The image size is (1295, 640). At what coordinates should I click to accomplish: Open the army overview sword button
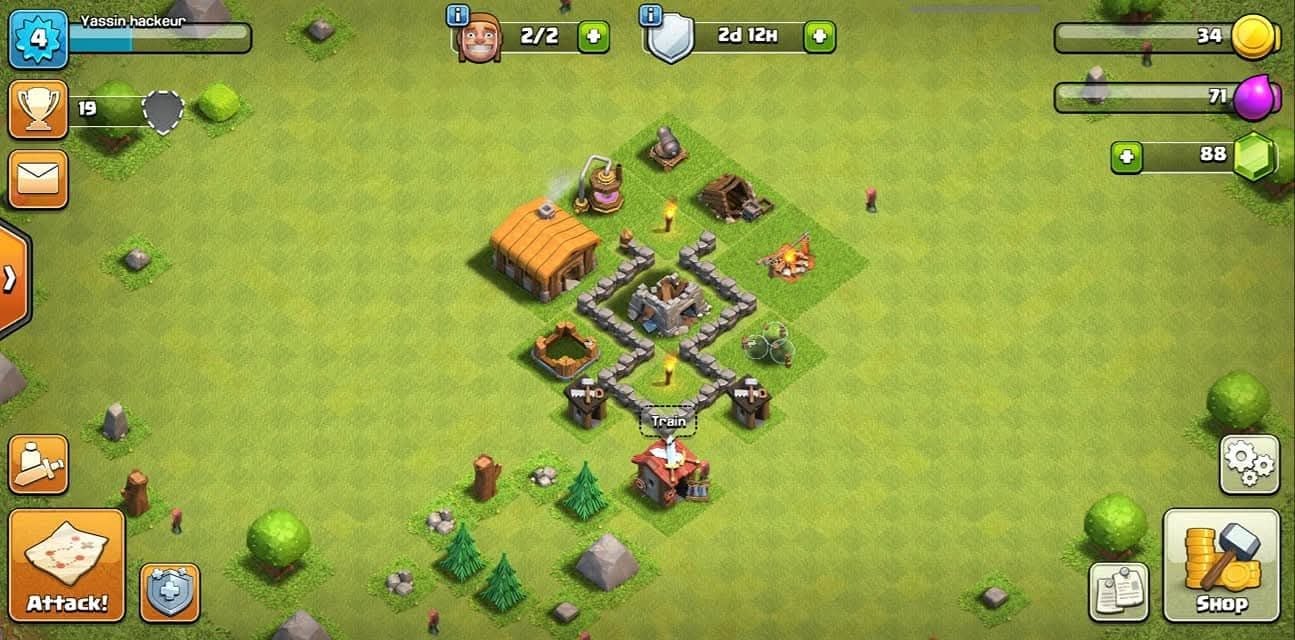38,464
